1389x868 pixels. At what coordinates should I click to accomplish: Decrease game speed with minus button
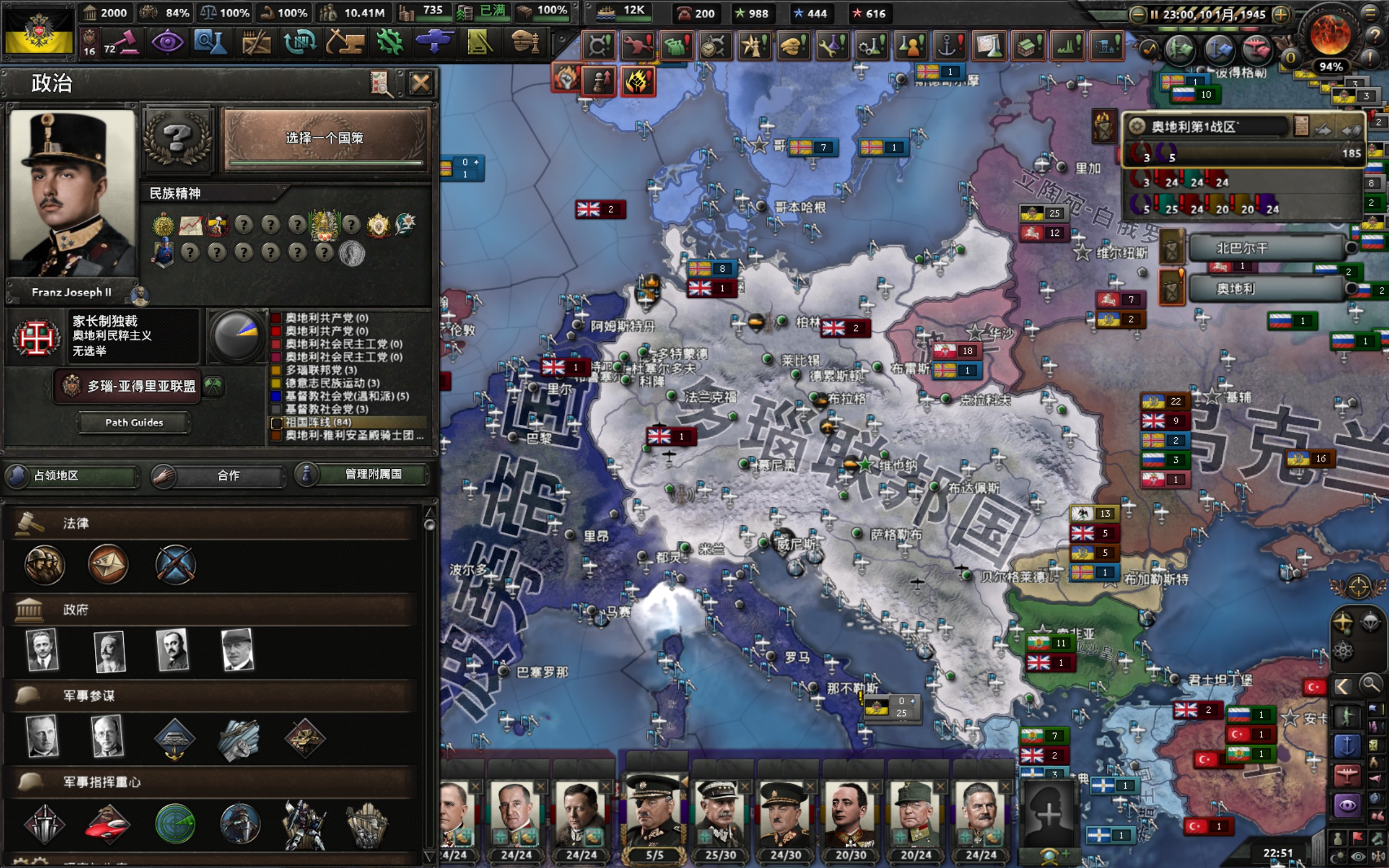coord(1137,14)
